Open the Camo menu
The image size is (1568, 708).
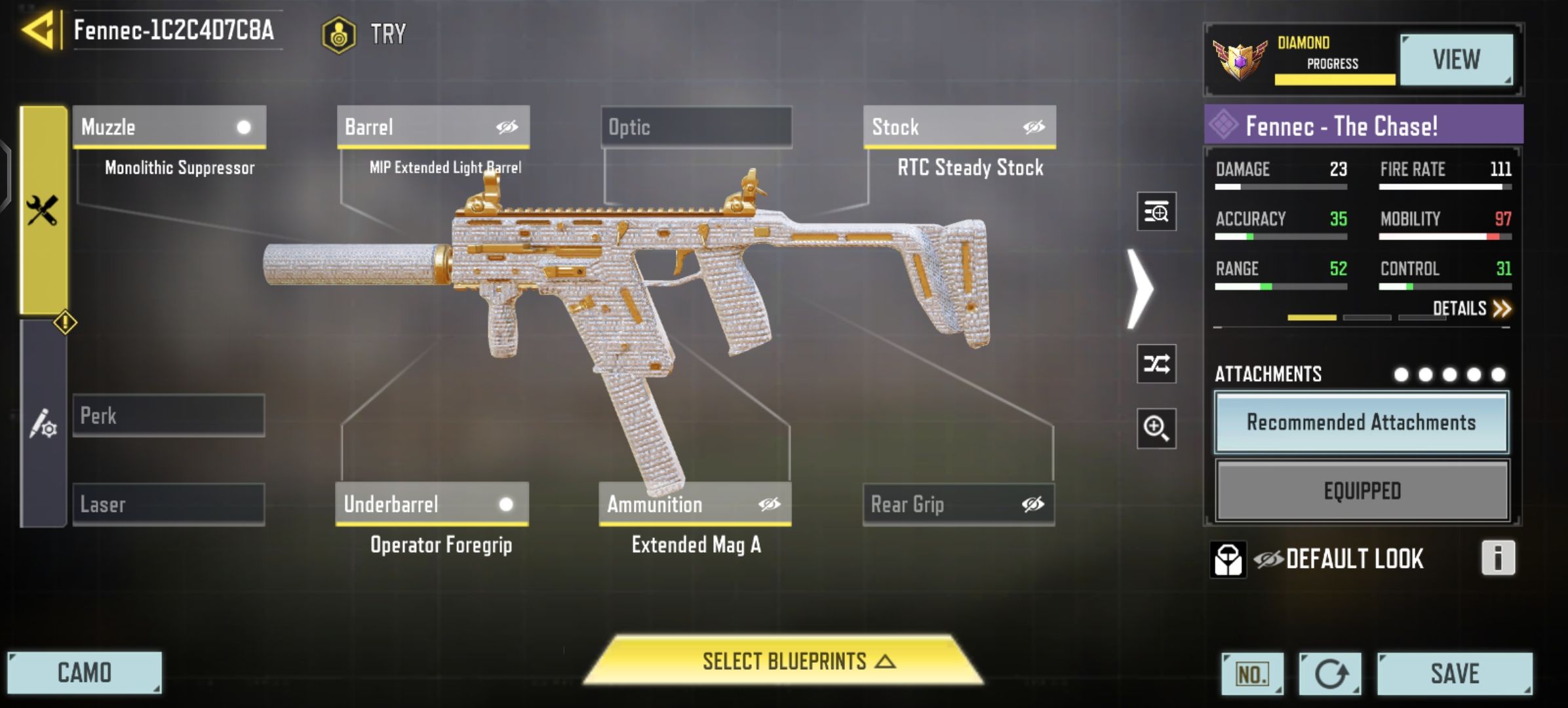click(85, 673)
